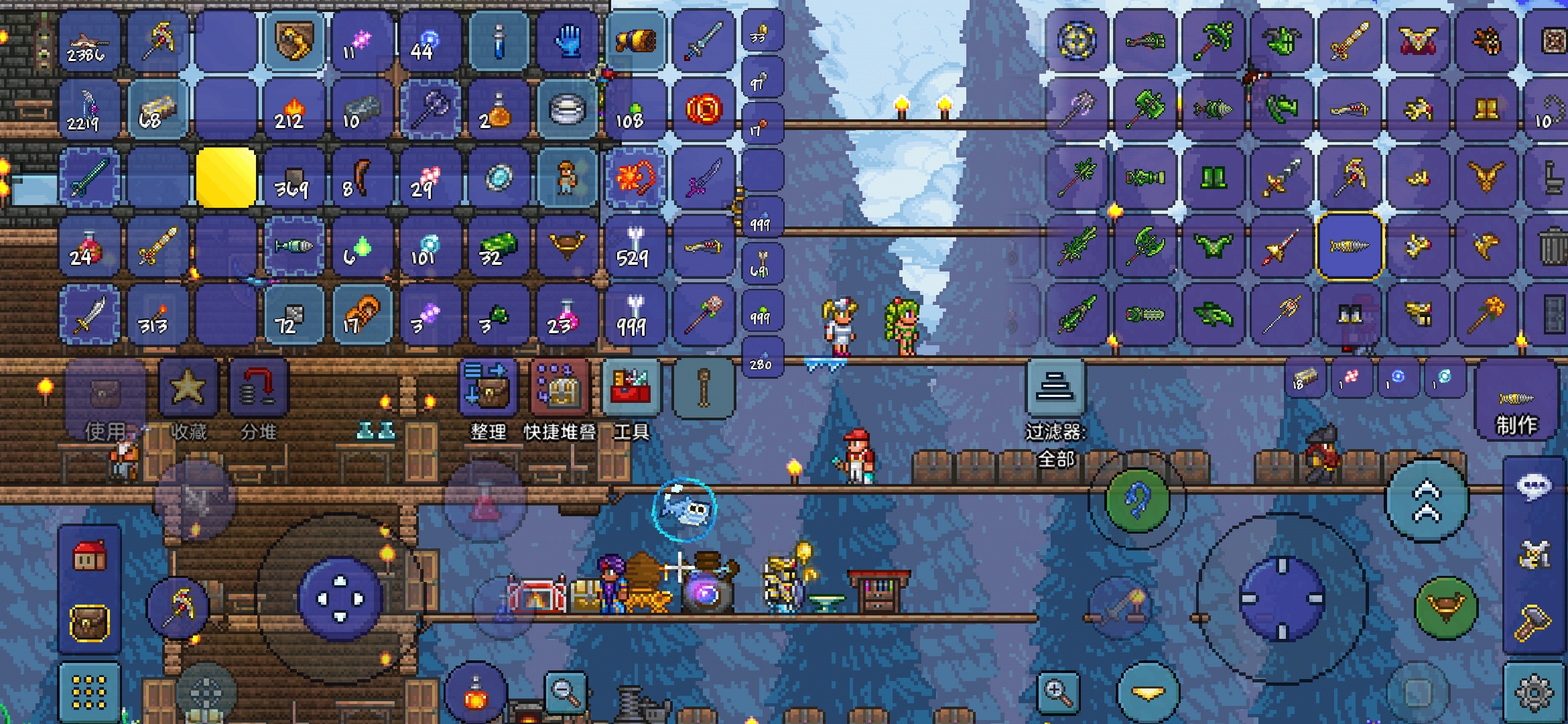Image resolution: width=1568 pixels, height=724 pixels.
Task: Tap the grappling hook button
Action: click(1136, 501)
